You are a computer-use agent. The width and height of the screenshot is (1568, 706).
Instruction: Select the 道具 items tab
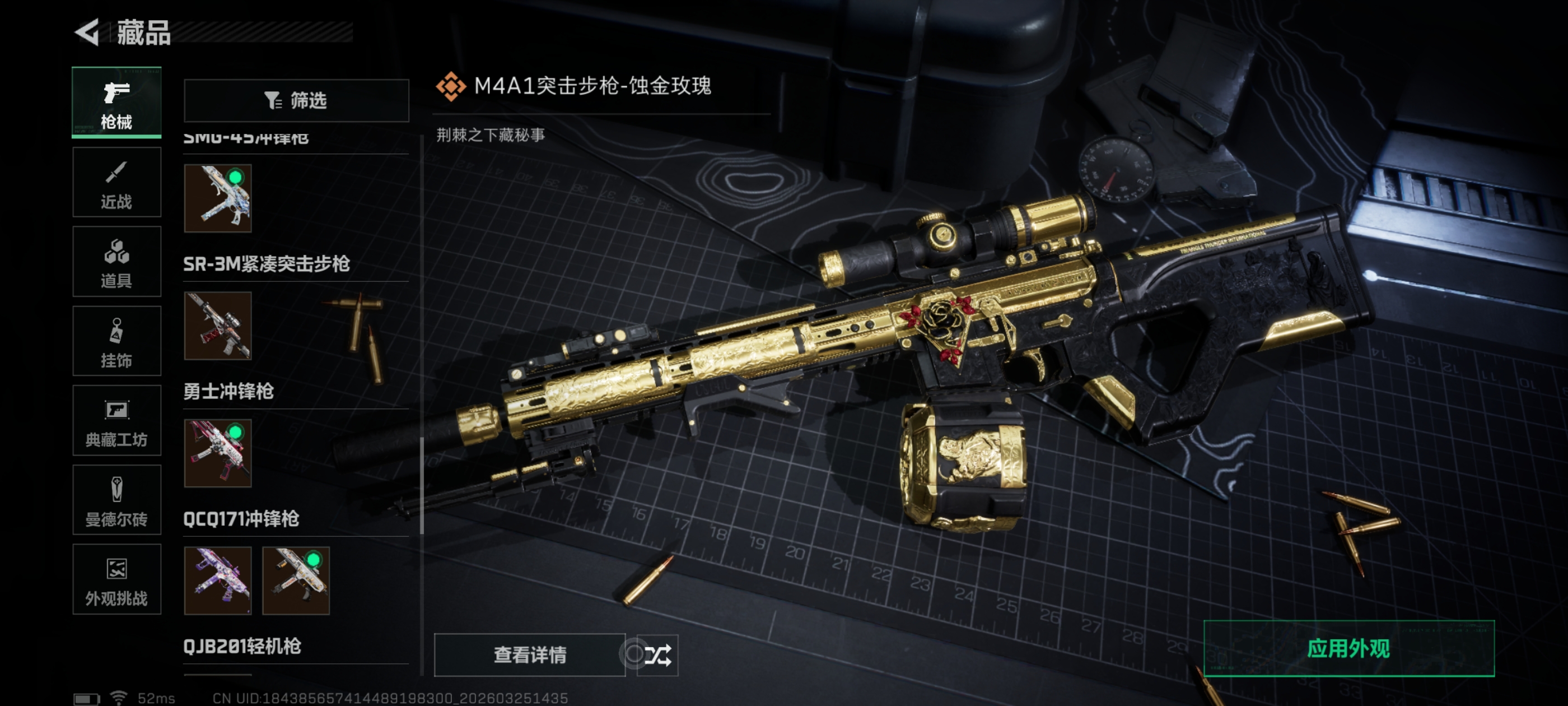point(116,262)
